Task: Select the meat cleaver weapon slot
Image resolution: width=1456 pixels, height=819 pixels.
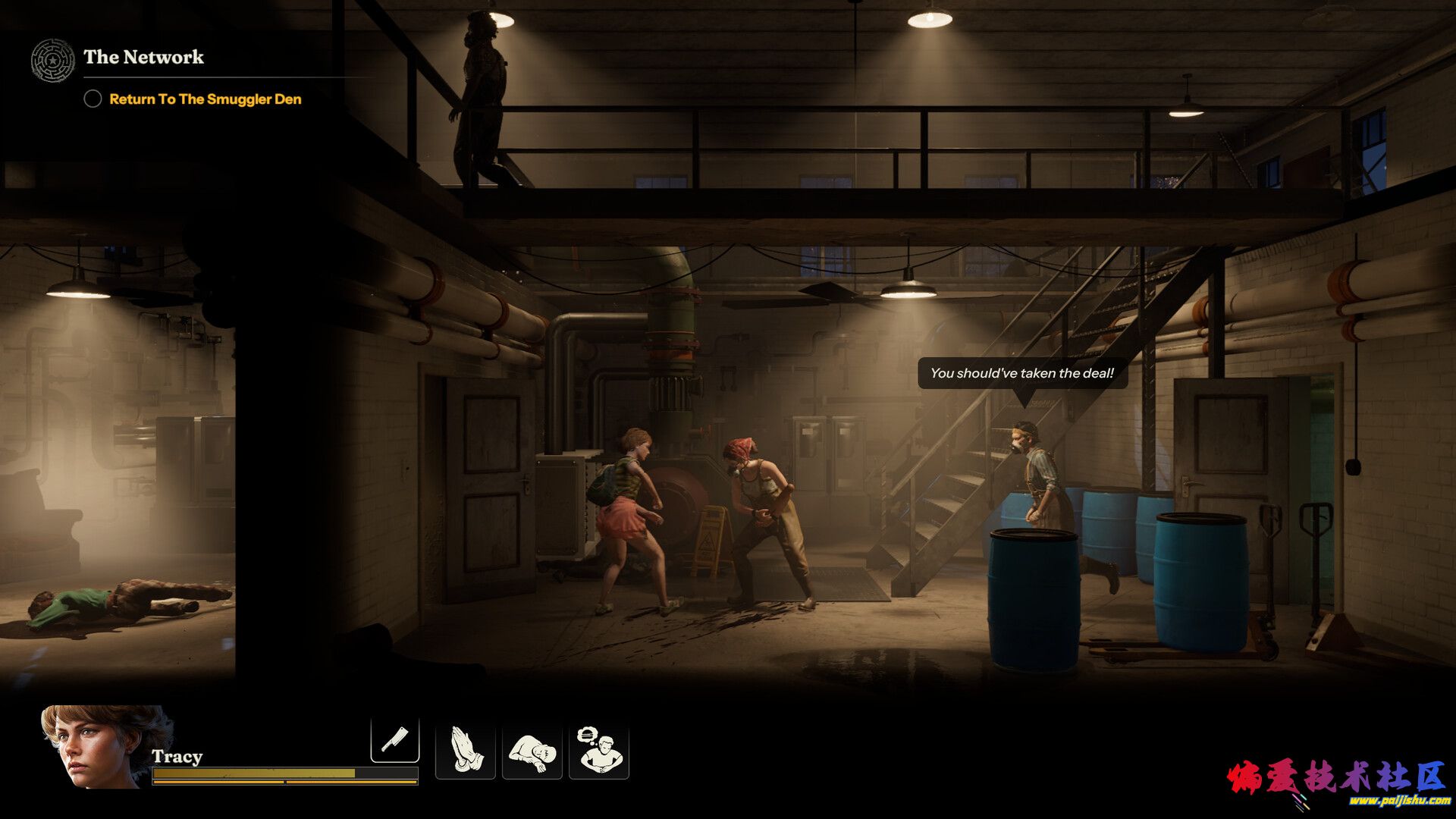Action: (x=394, y=739)
